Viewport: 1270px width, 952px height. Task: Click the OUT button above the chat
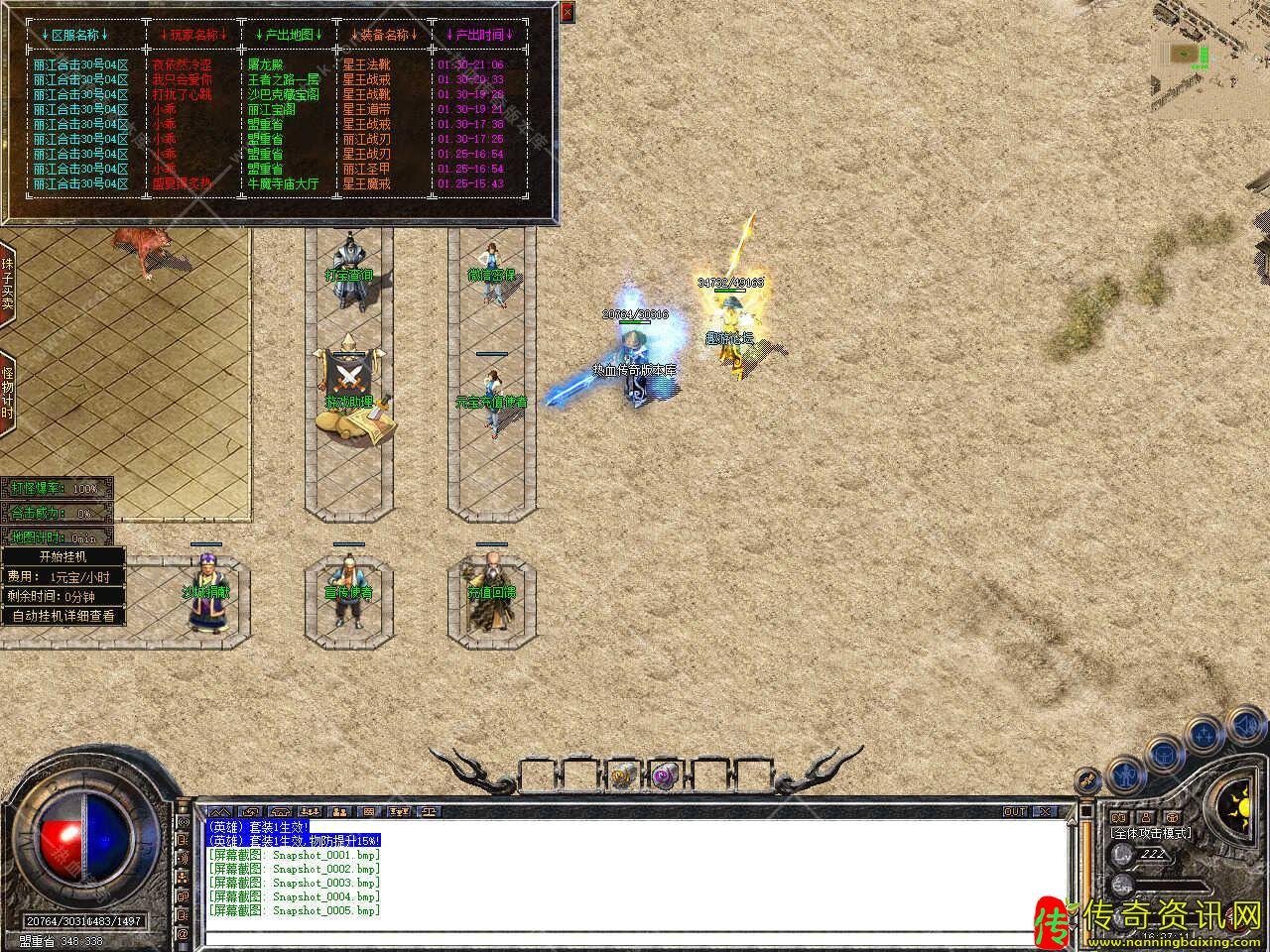pos(1014,812)
